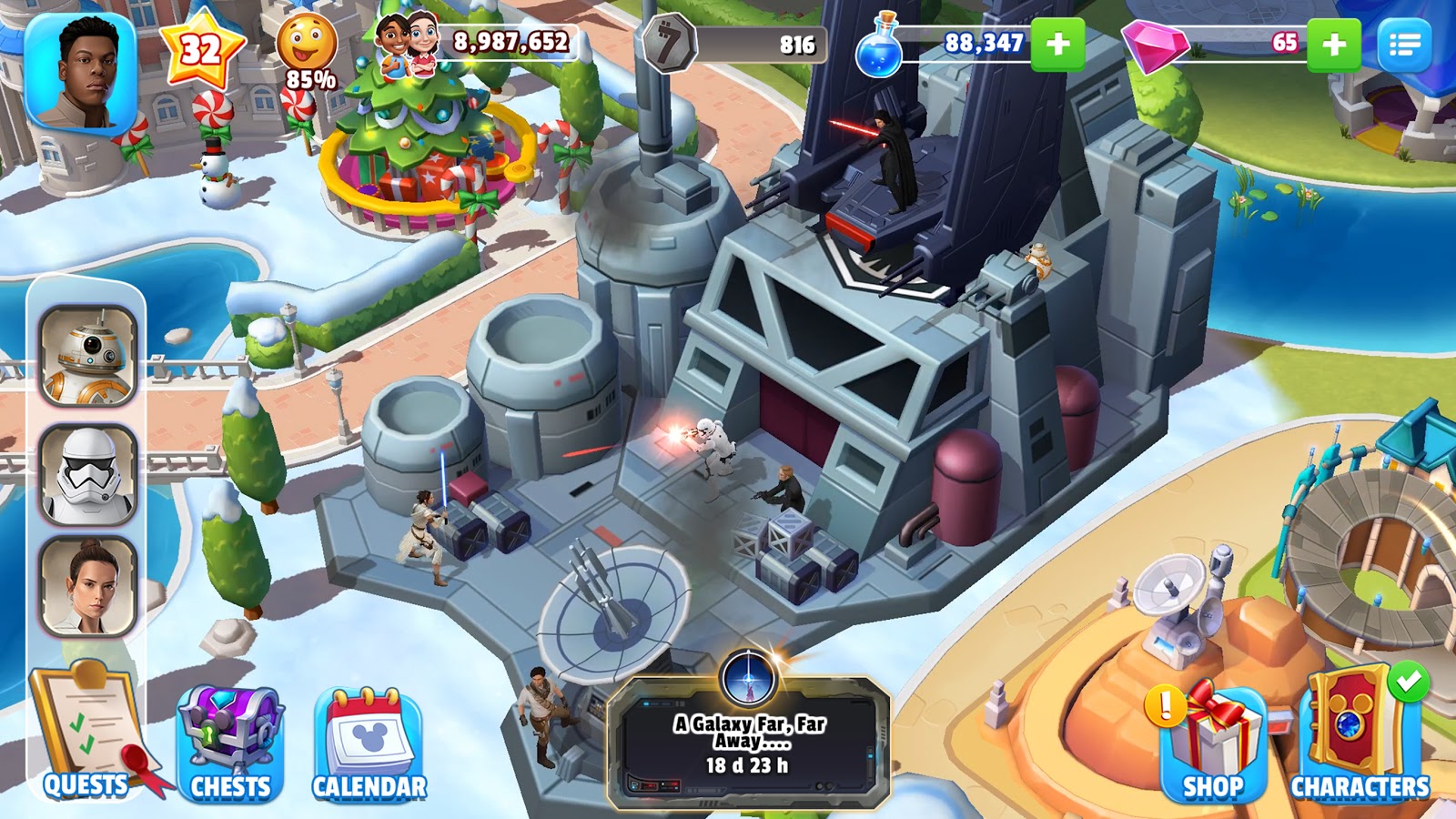Tap the level 32 star badge
The width and height of the screenshot is (1456, 819).
pyautogui.click(x=201, y=47)
